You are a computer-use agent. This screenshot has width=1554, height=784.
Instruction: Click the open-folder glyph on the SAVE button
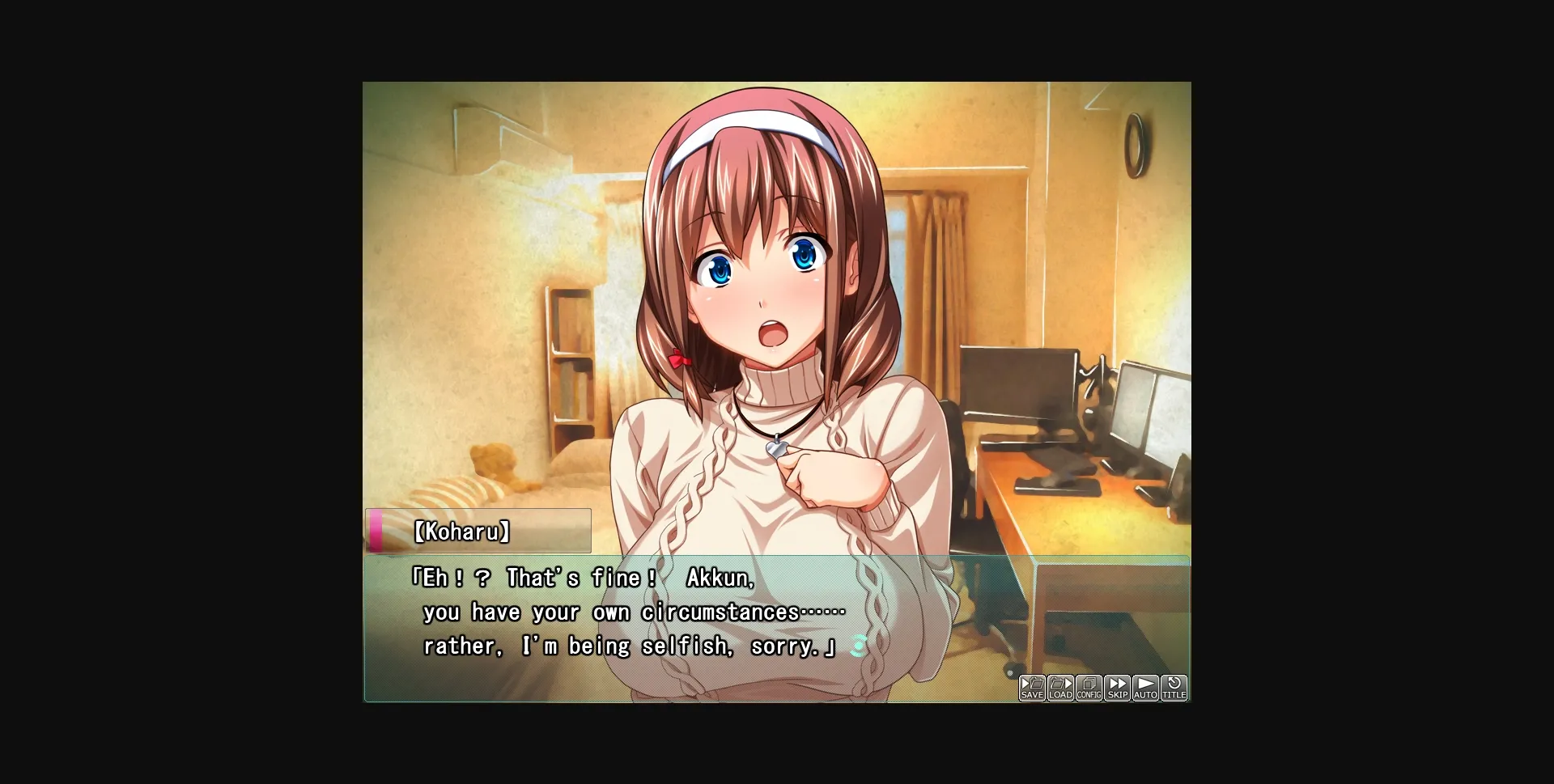1035,682
